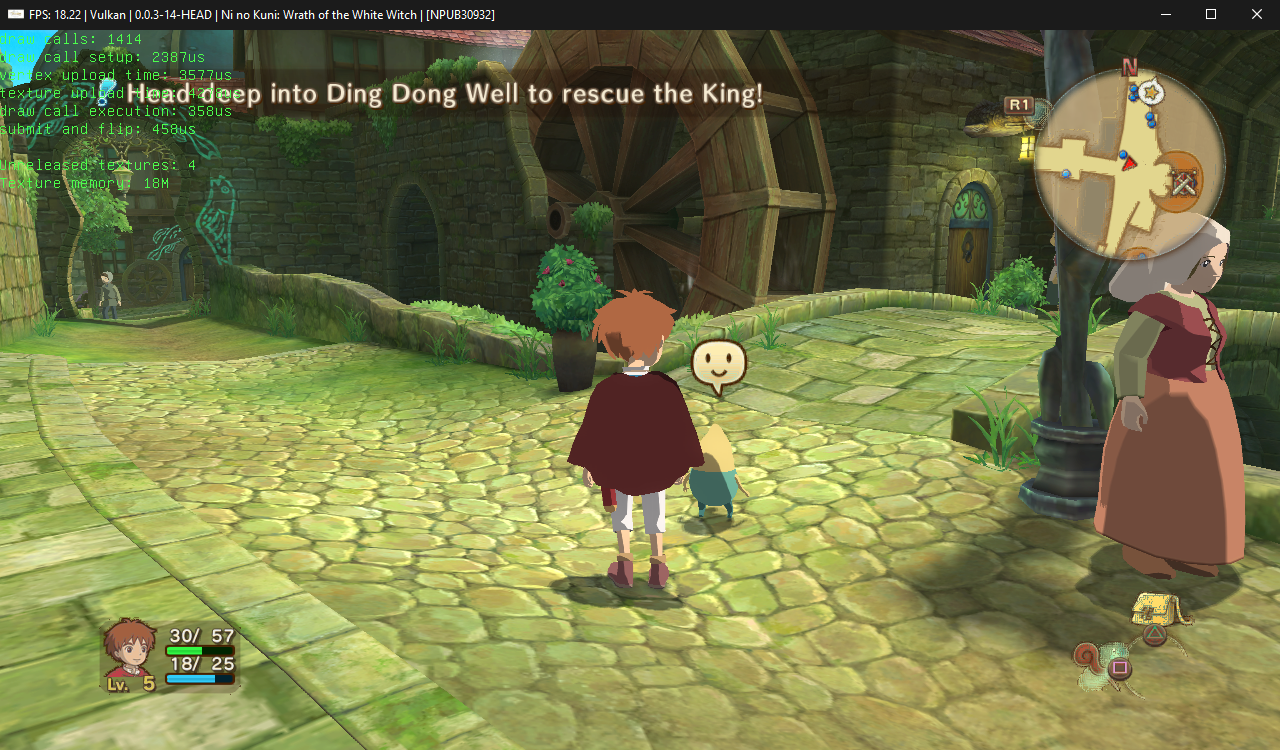Click the crossed swords shop marker on minimap
The height and width of the screenshot is (750, 1280).
click(1185, 184)
